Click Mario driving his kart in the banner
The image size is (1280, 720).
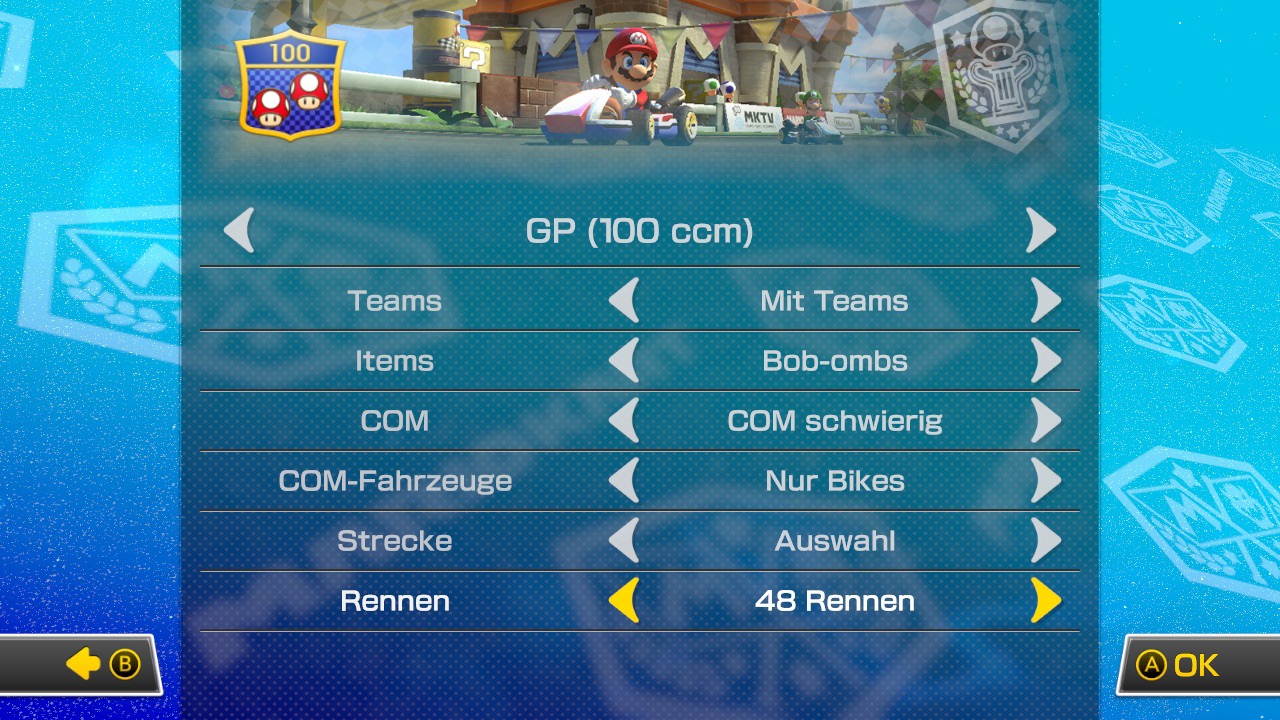630,80
